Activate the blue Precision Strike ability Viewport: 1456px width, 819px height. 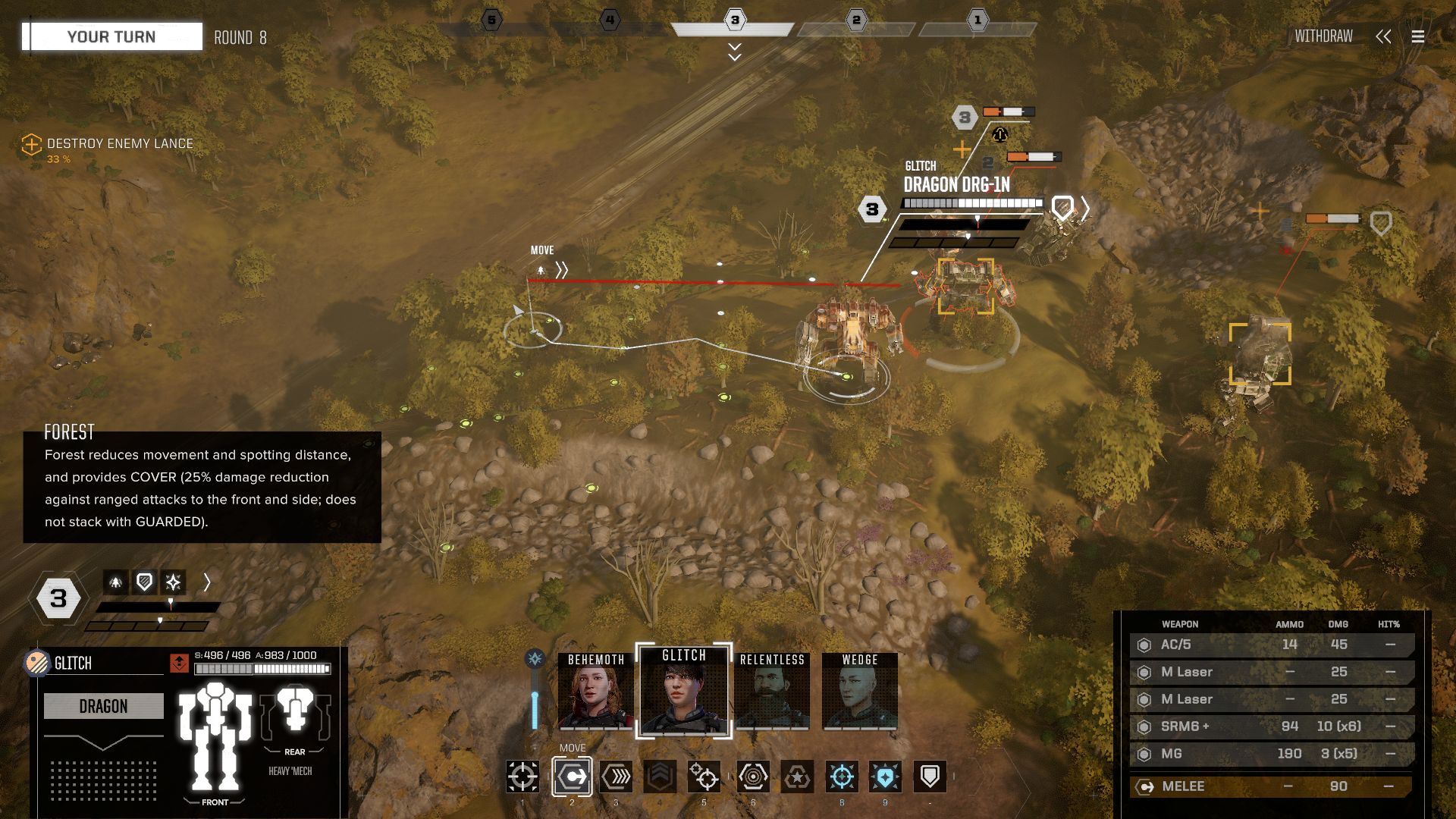tap(841, 777)
